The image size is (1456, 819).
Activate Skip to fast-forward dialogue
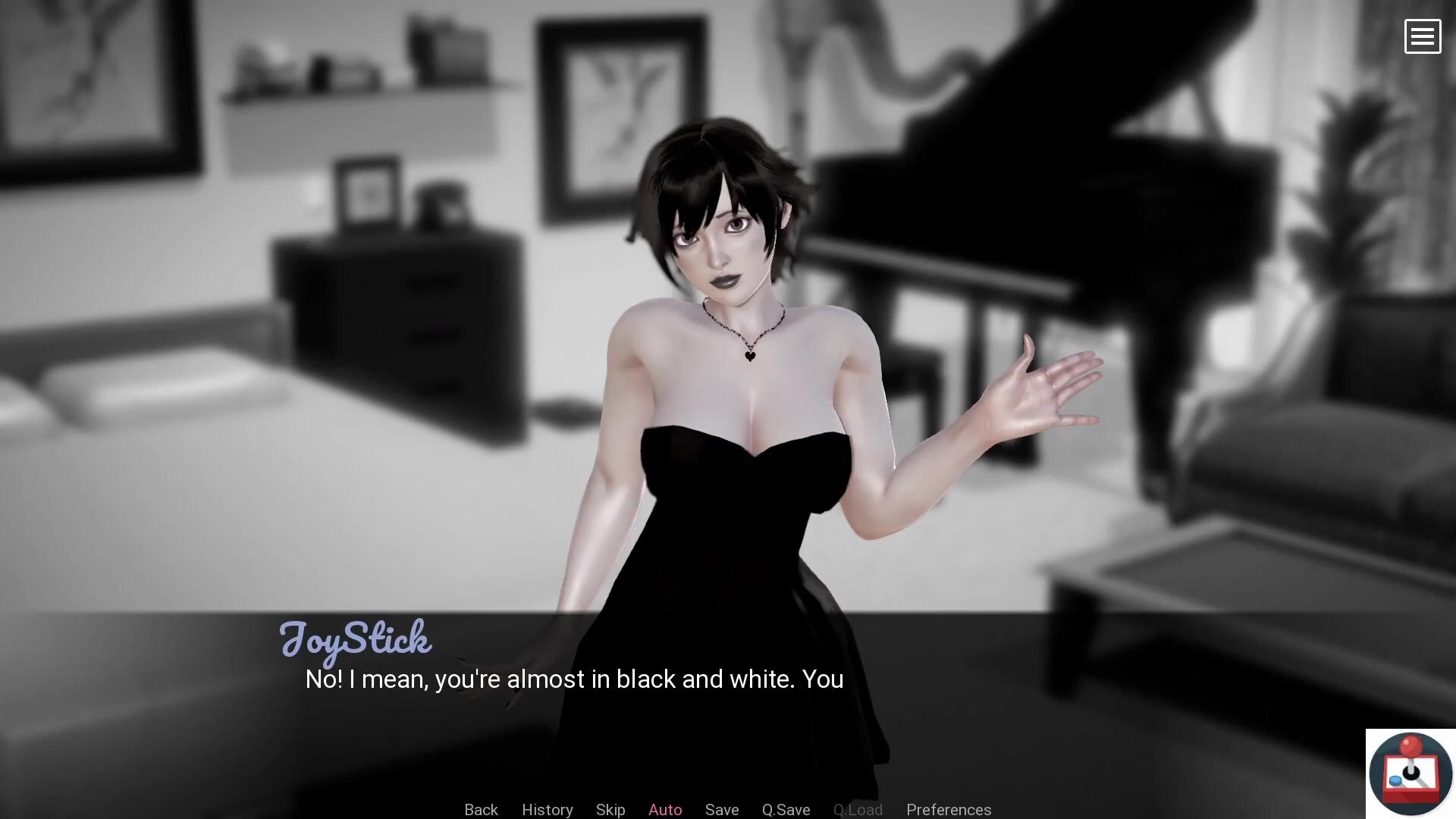pyautogui.click(x=610, y=809)
